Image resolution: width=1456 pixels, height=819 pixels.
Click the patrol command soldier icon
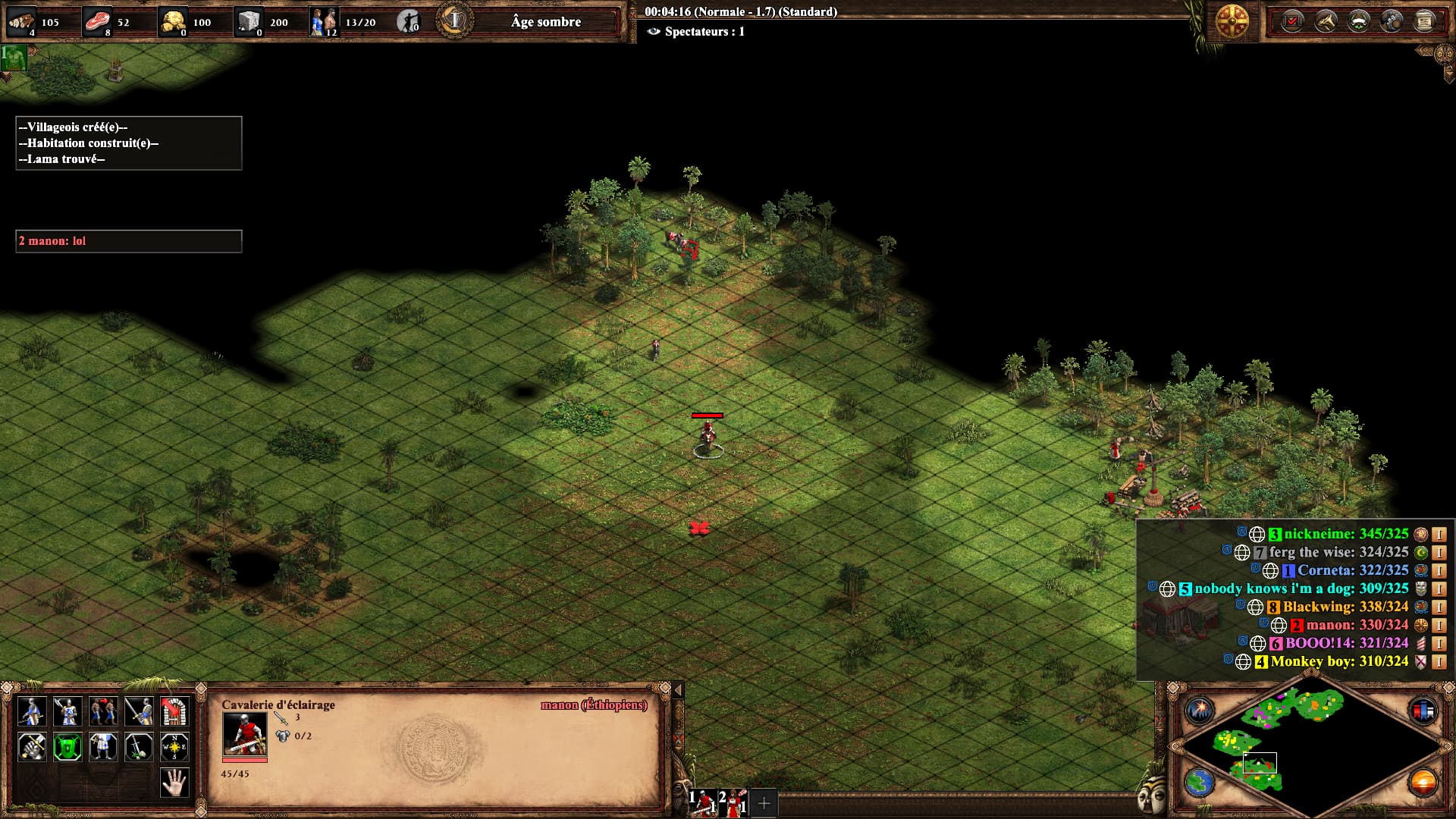(x=32, y=711)
